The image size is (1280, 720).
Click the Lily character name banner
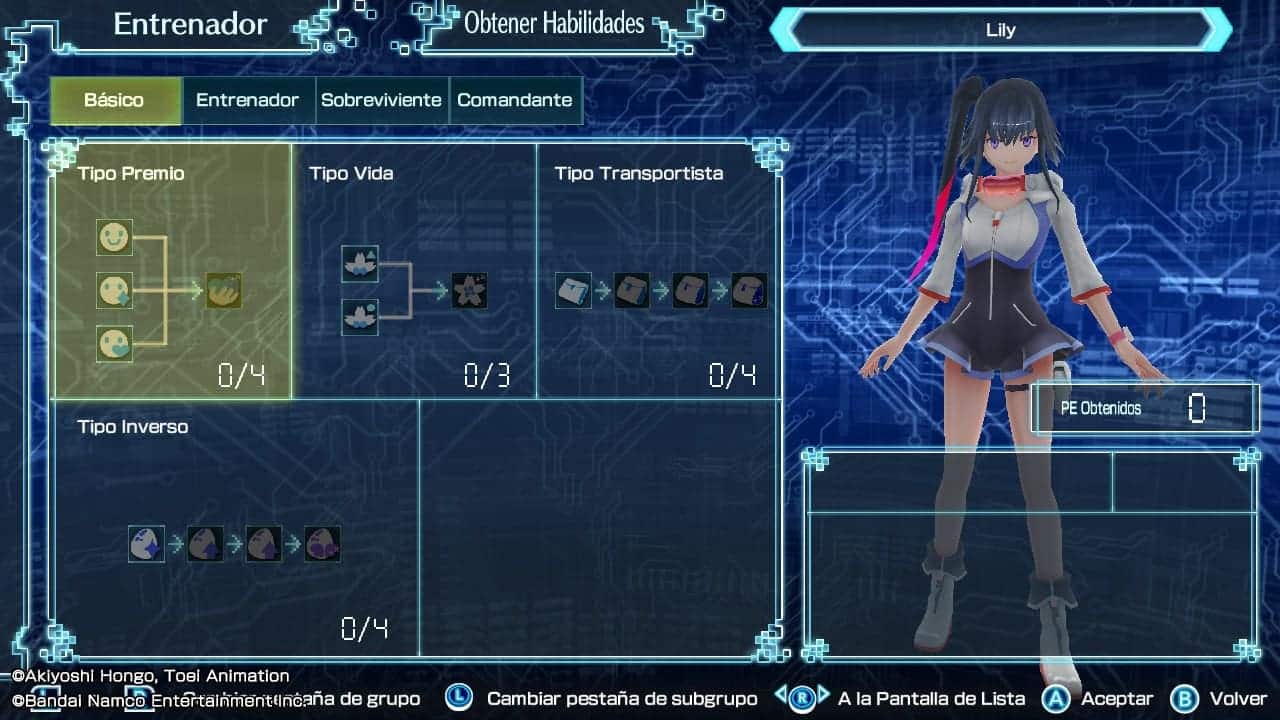(1000, 30)
